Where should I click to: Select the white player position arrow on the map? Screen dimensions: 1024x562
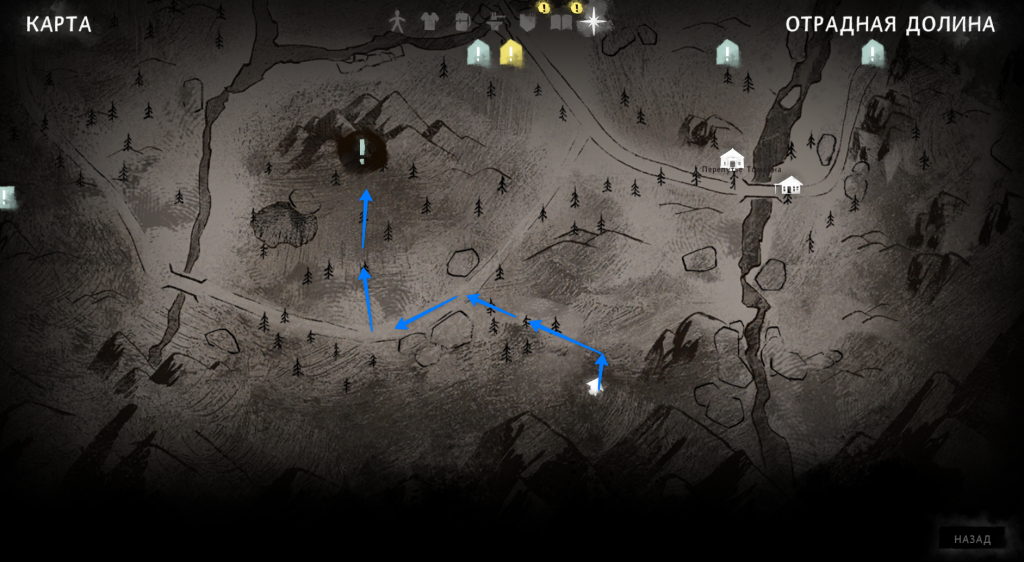click(595, 385)
